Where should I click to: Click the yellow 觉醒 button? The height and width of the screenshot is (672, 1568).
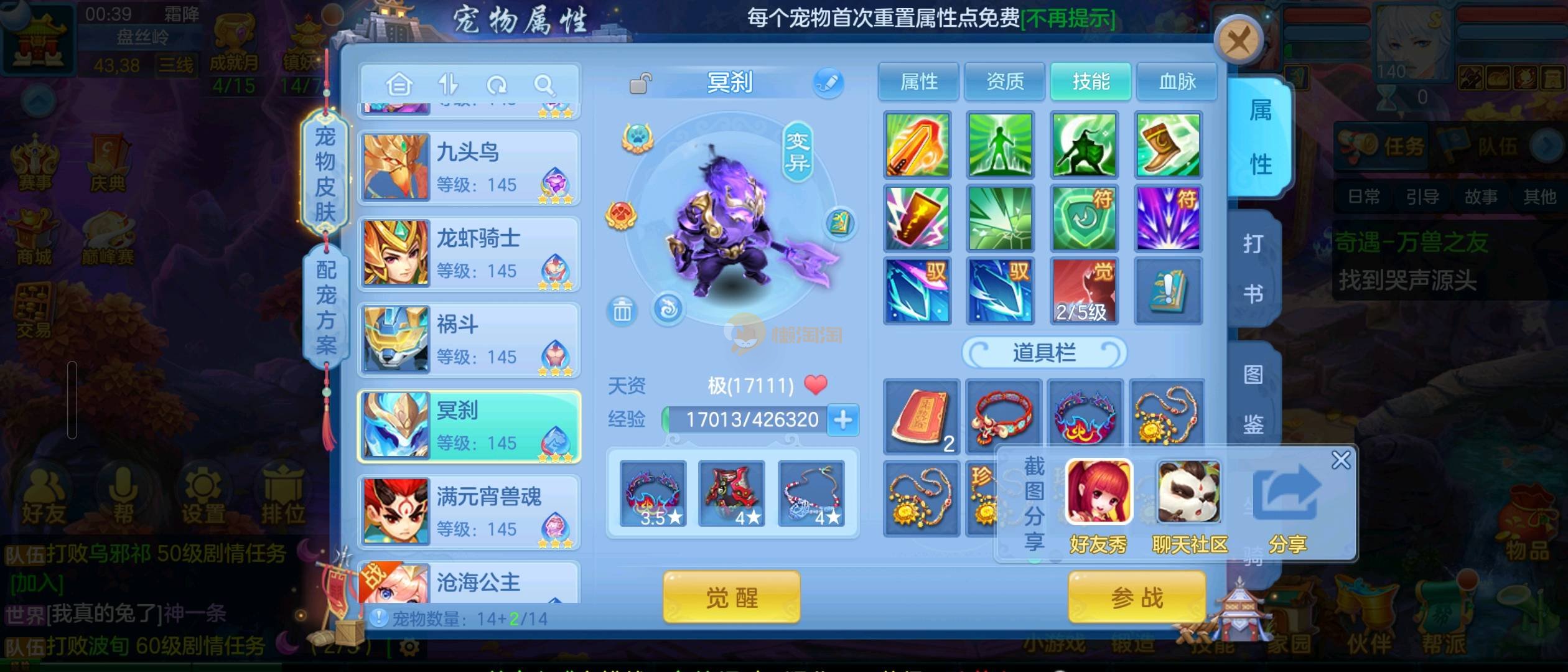(x=731, y=597)
